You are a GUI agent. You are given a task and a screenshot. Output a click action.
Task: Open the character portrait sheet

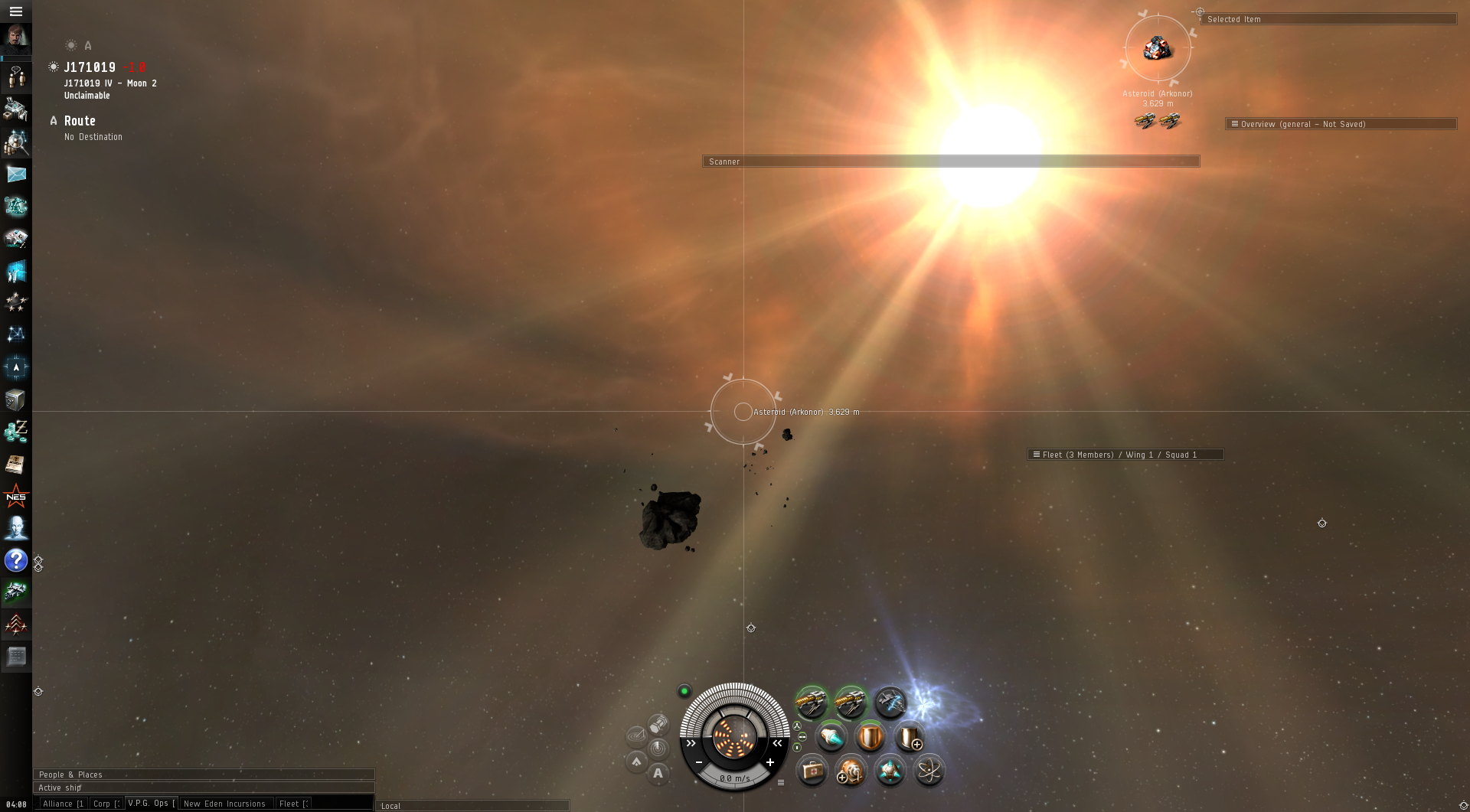(x=15, y=38)
